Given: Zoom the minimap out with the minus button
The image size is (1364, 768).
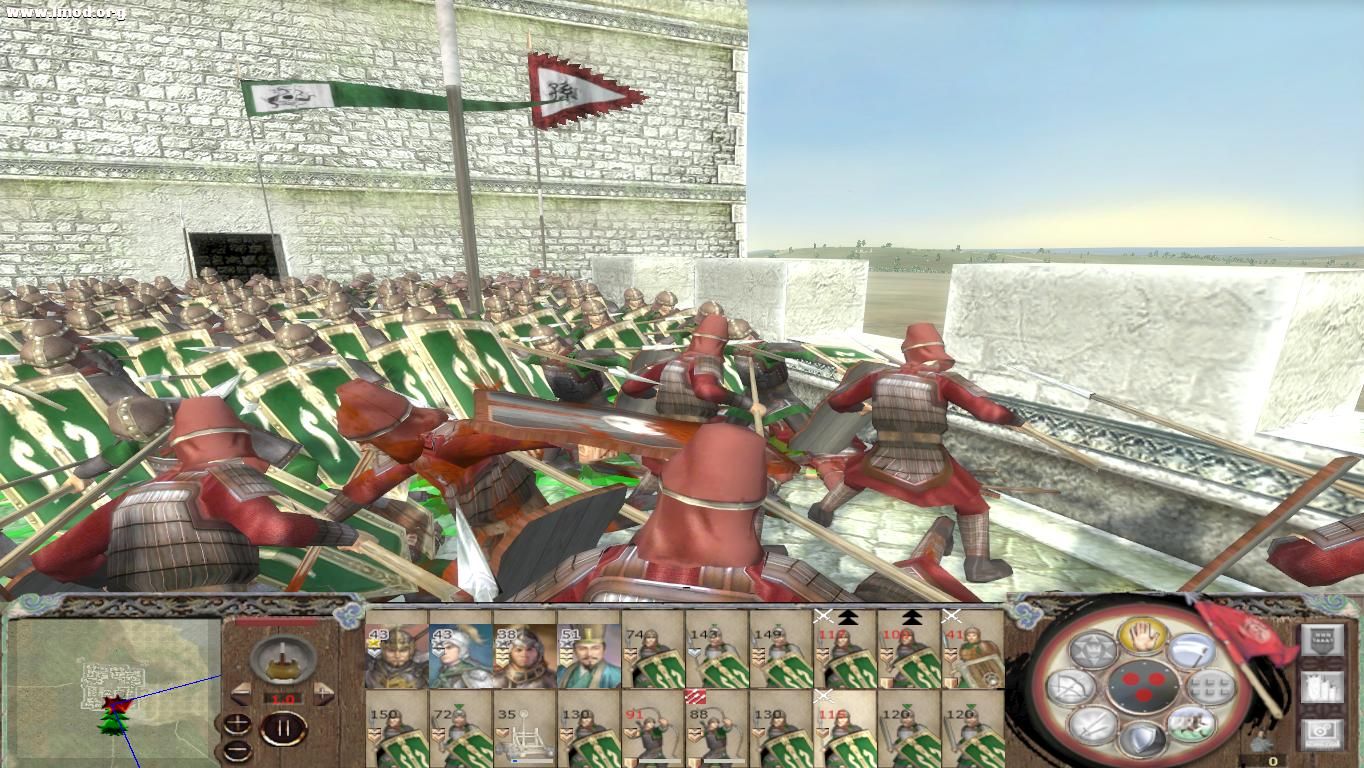Looking at the screenshot, I should click(237, 750).
